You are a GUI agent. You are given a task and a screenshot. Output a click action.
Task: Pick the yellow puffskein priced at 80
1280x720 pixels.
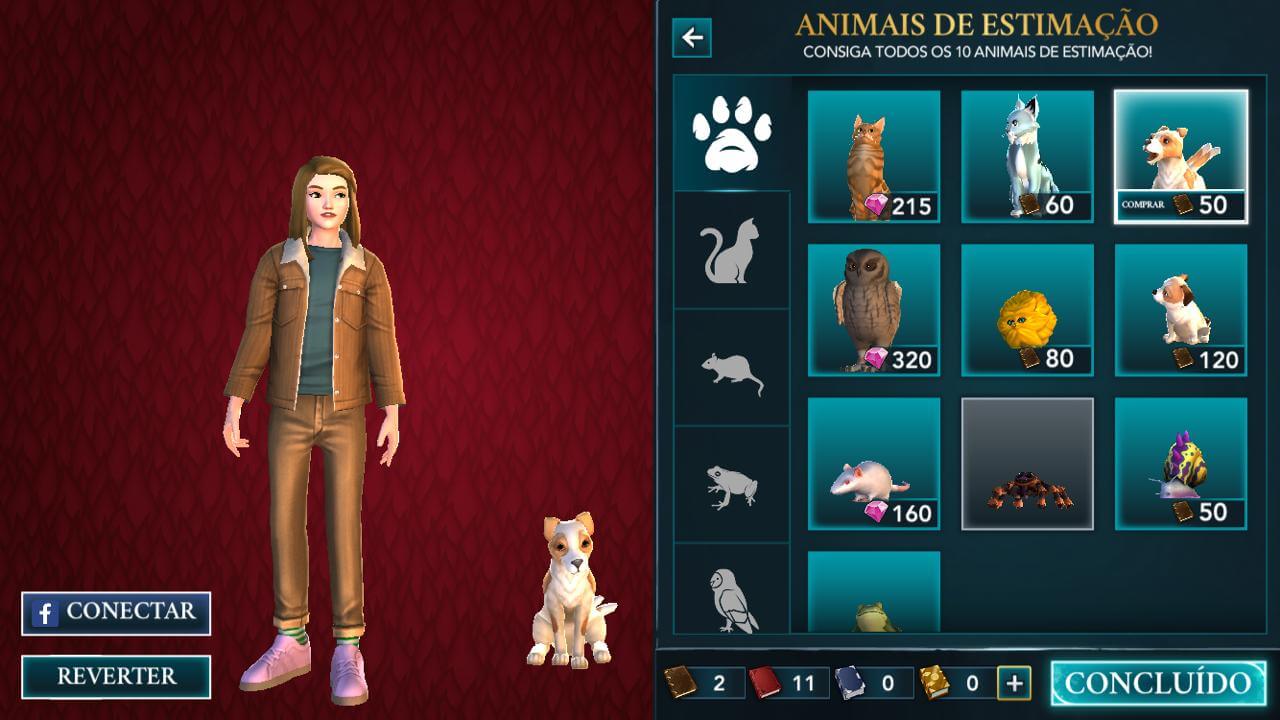[1027, 310]
